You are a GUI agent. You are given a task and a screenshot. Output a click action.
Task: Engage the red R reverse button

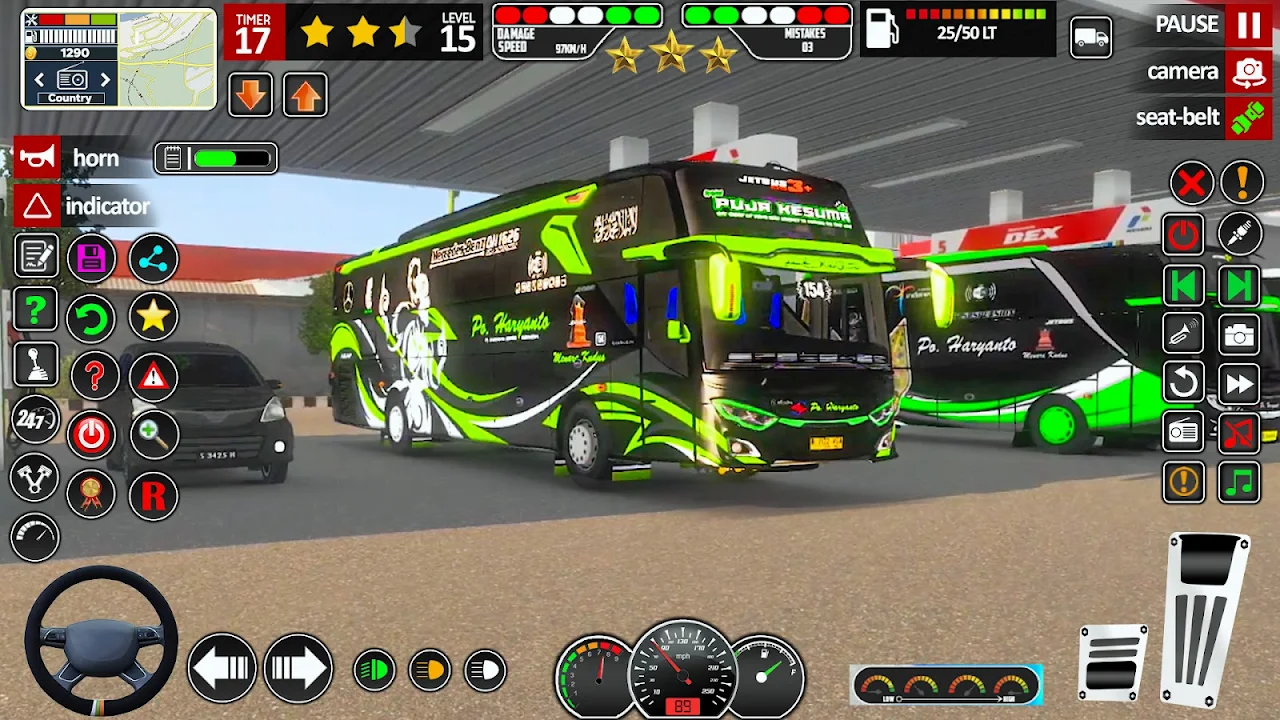(153, 495)
